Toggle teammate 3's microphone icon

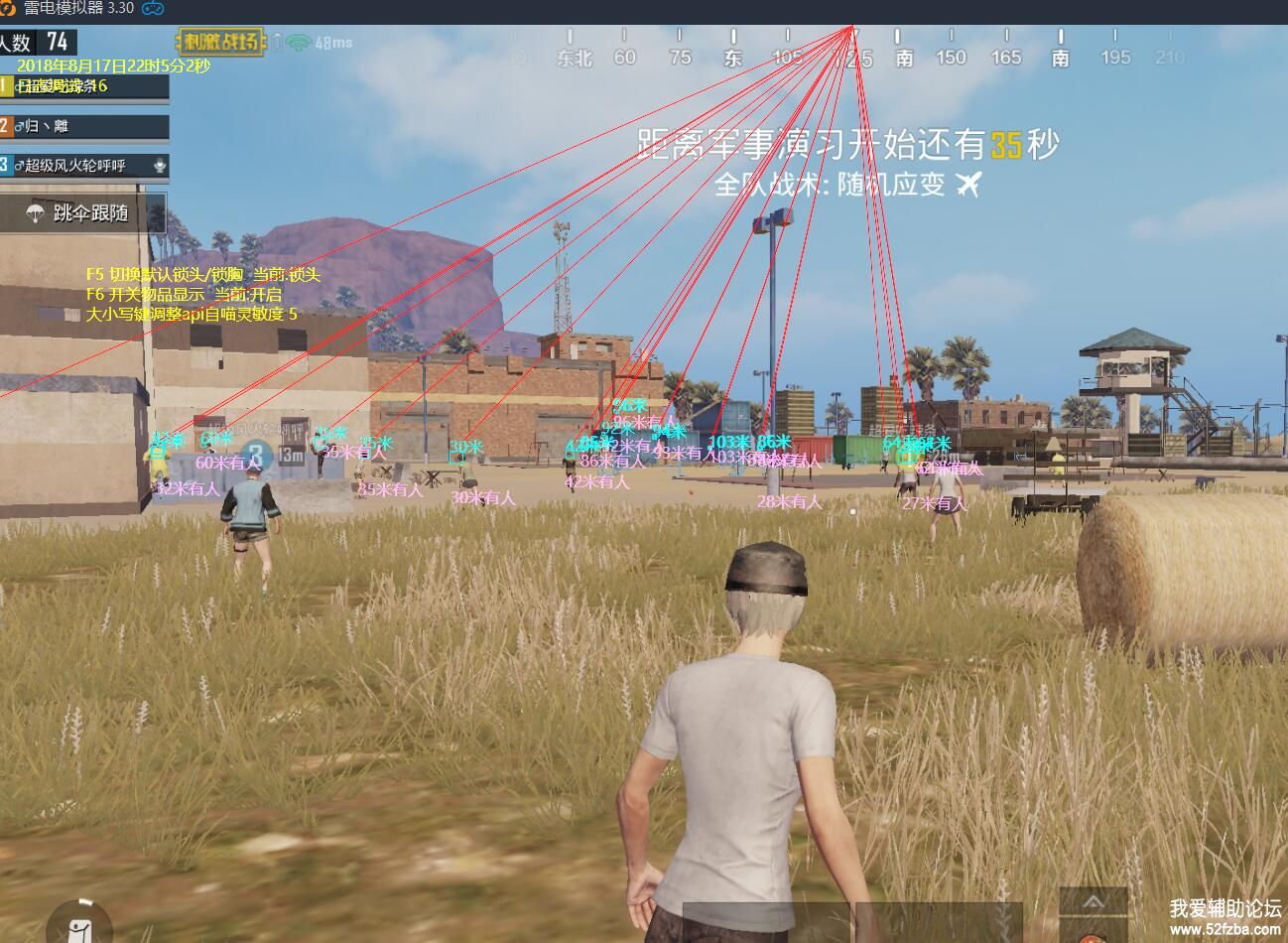[x=160, y=165]
